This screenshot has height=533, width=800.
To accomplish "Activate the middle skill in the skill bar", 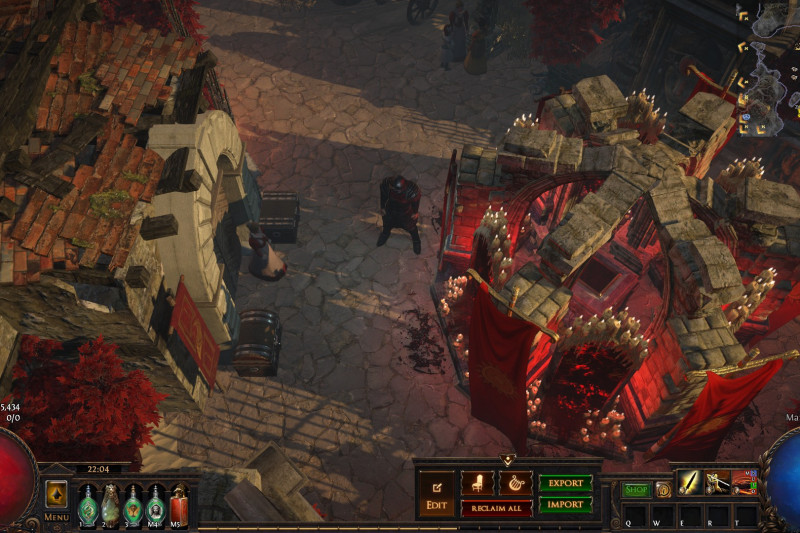I will (x=717, y=482).
